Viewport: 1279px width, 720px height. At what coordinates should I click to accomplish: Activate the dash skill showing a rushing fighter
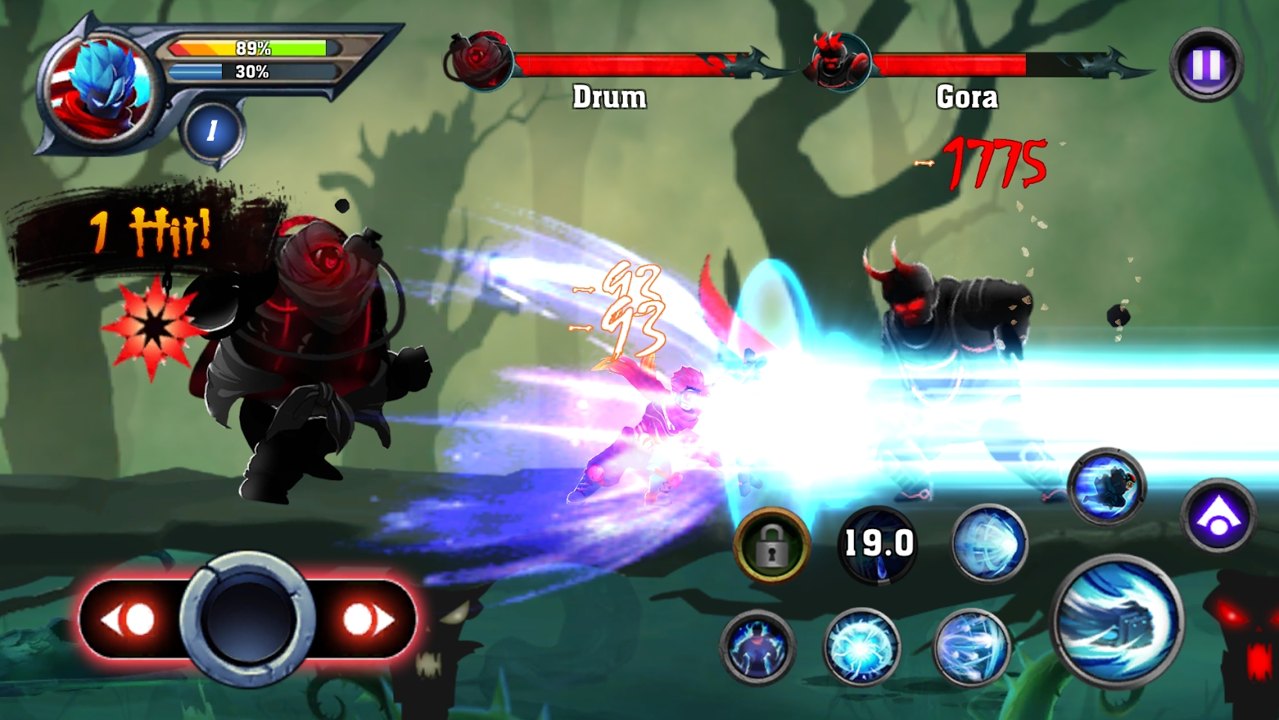click(1106, 487)
